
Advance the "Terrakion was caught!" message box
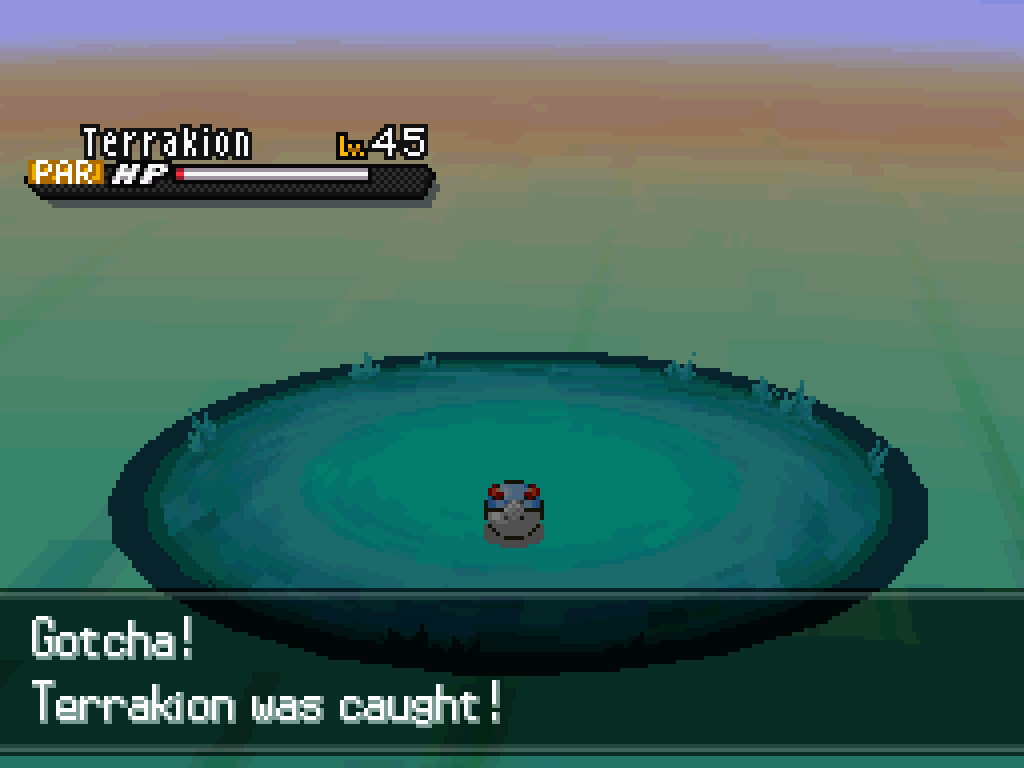[x=512, y=672]
